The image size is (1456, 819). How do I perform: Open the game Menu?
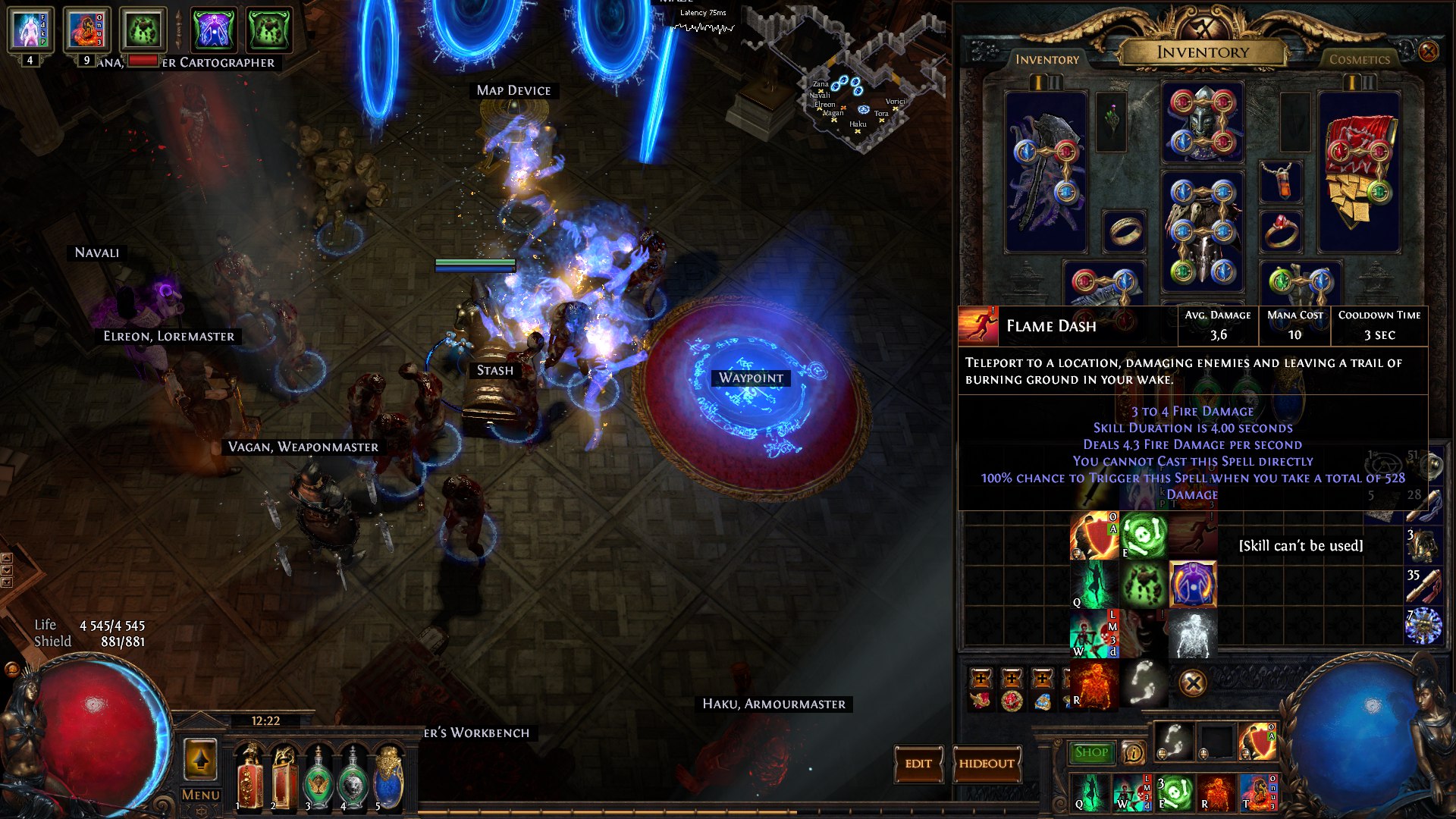click(x=200, y=795)
